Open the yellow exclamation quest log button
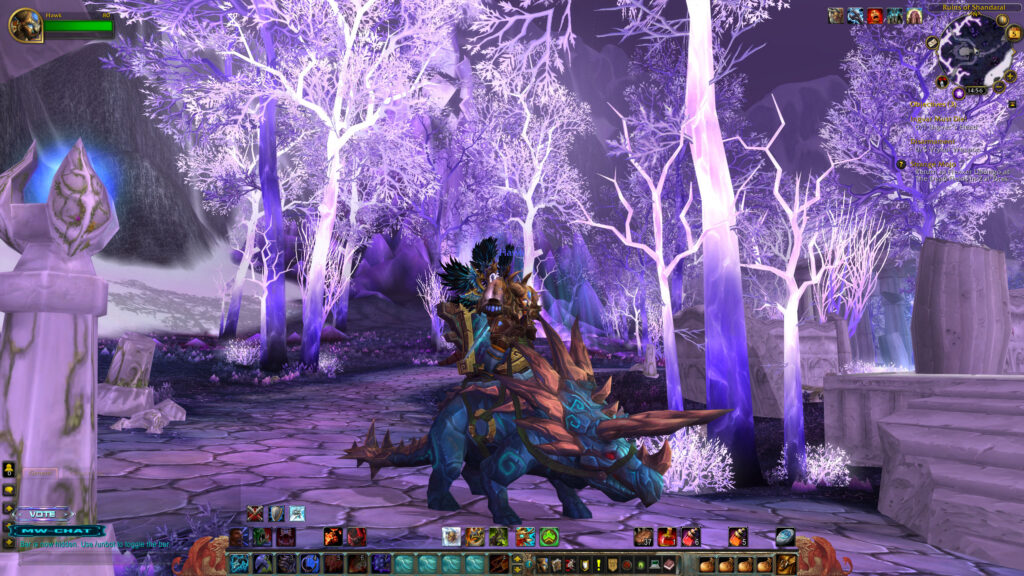1024x576 pixels. (x=599, y=564)
